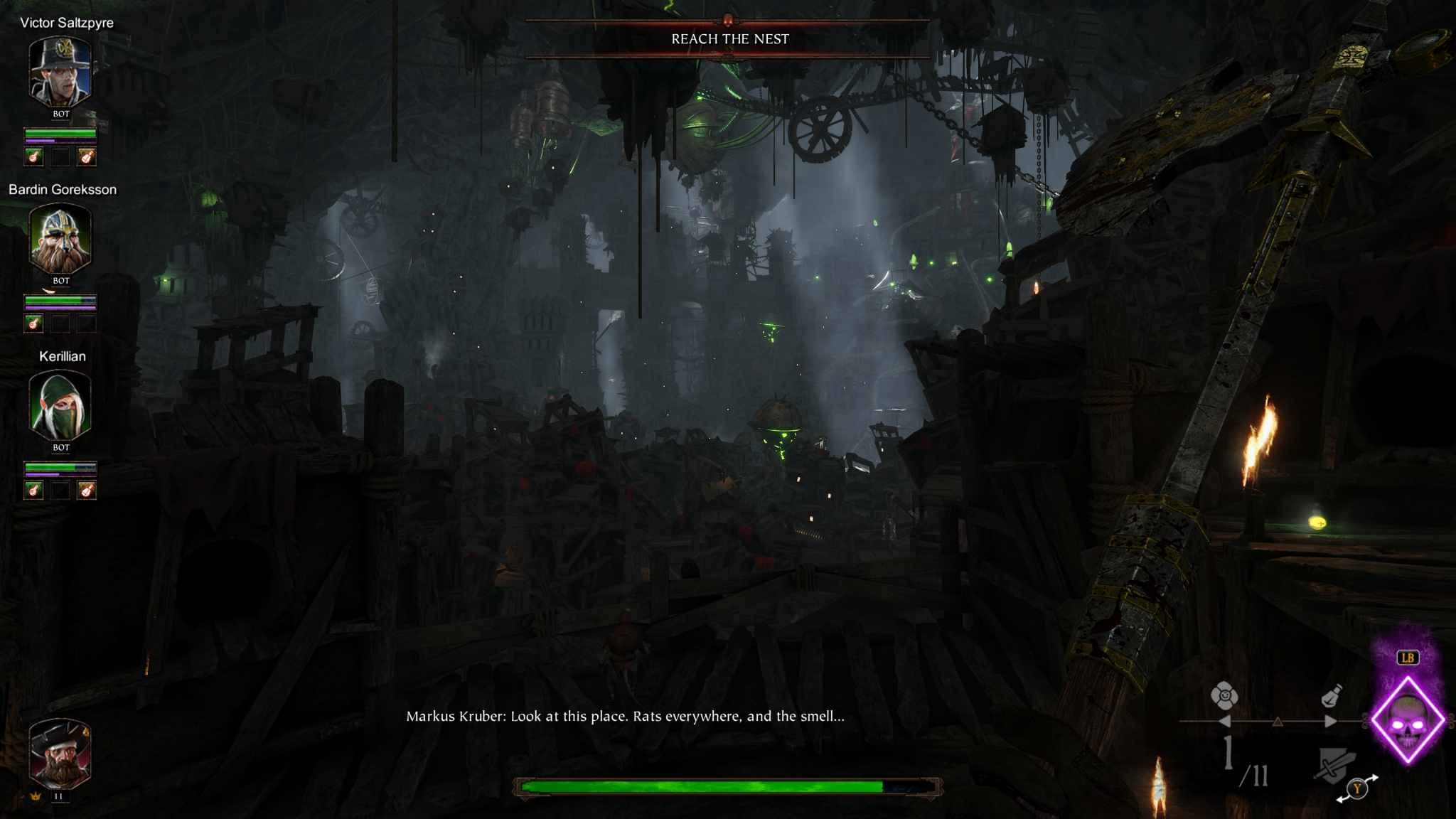
Task: Click Bardin Goreksson's healing item icon
Action: click(x=33, y=323)
